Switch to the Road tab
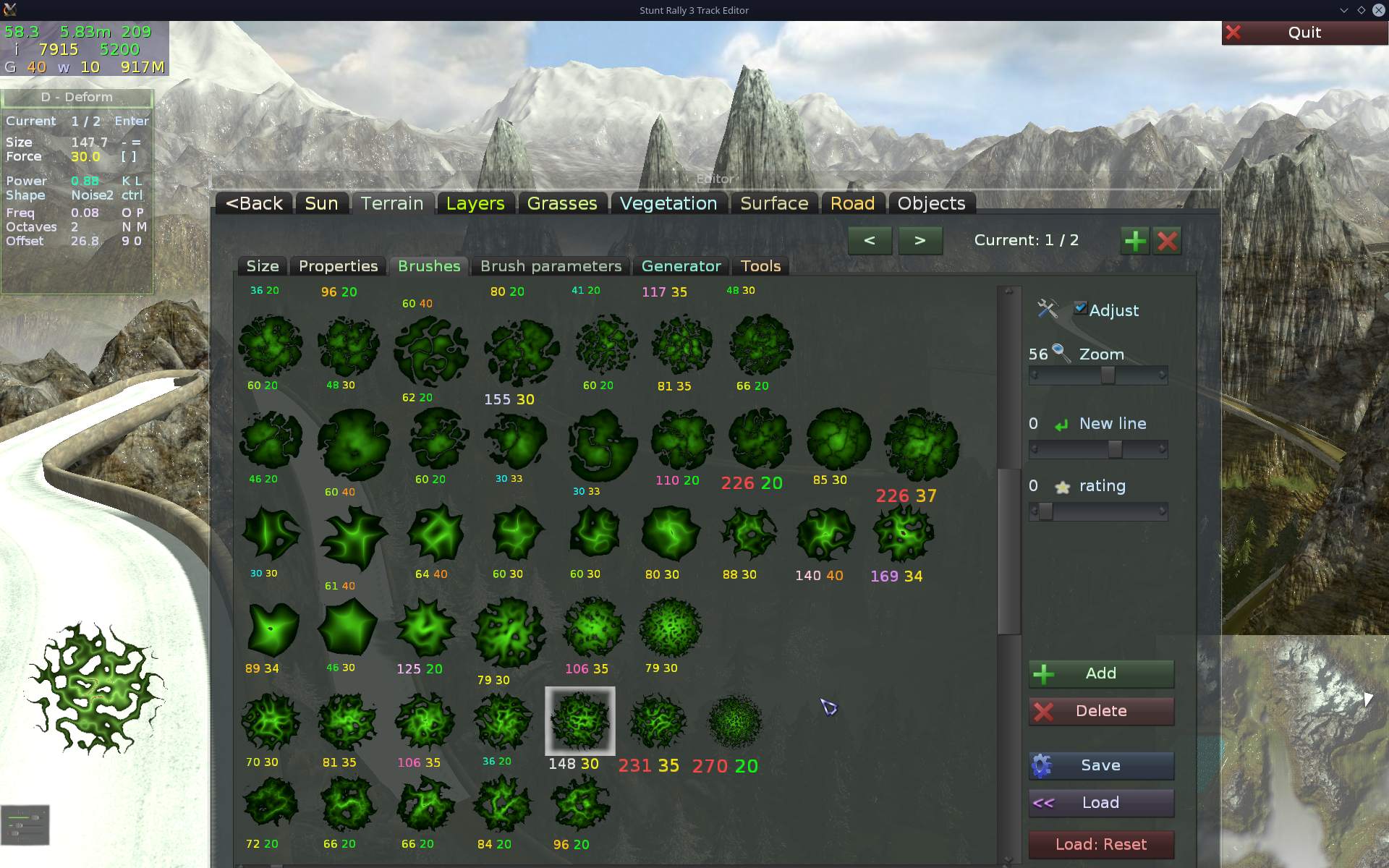 852,204
